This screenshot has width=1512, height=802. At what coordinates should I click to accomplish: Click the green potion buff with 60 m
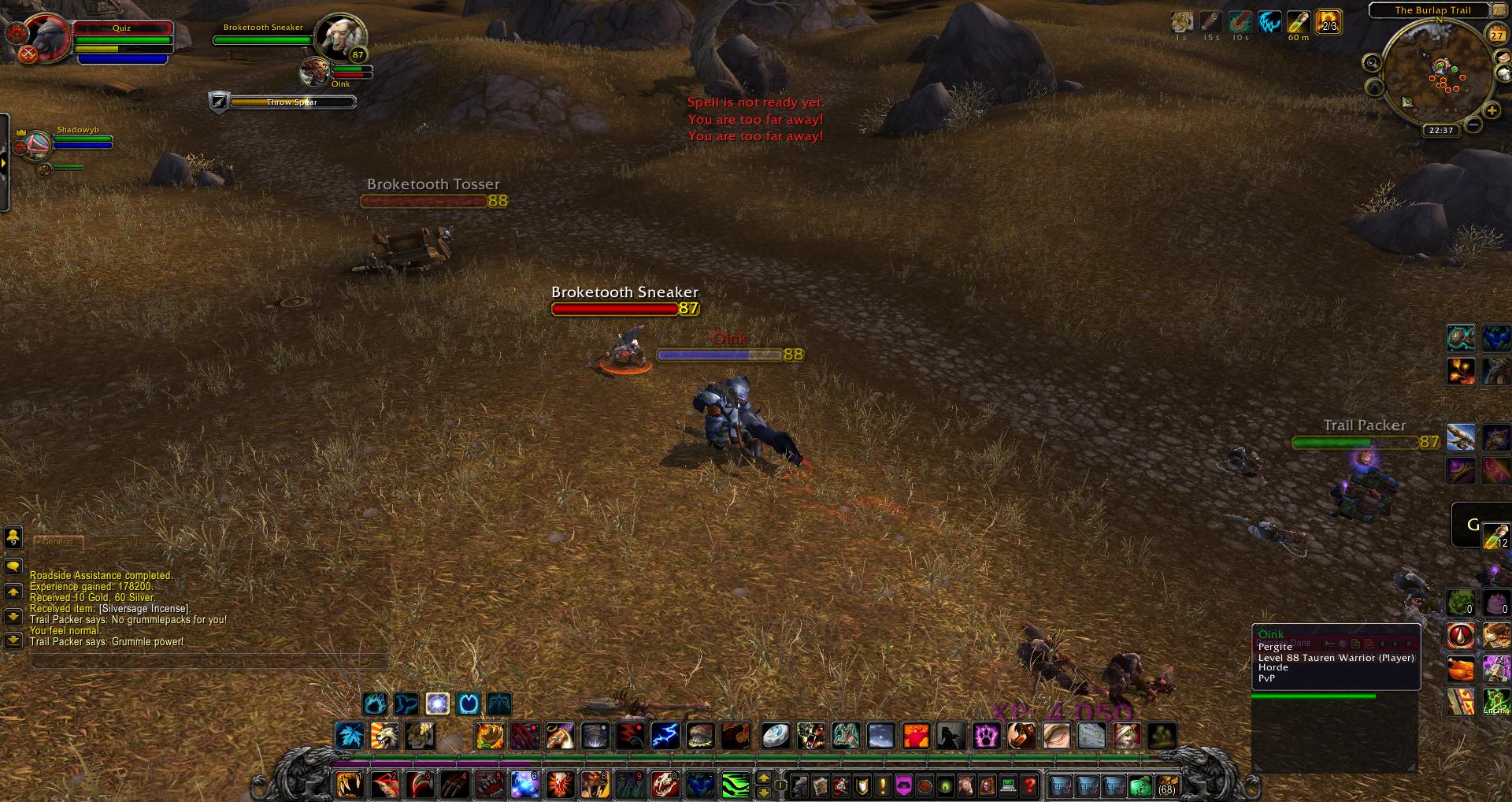point(1299,23)
